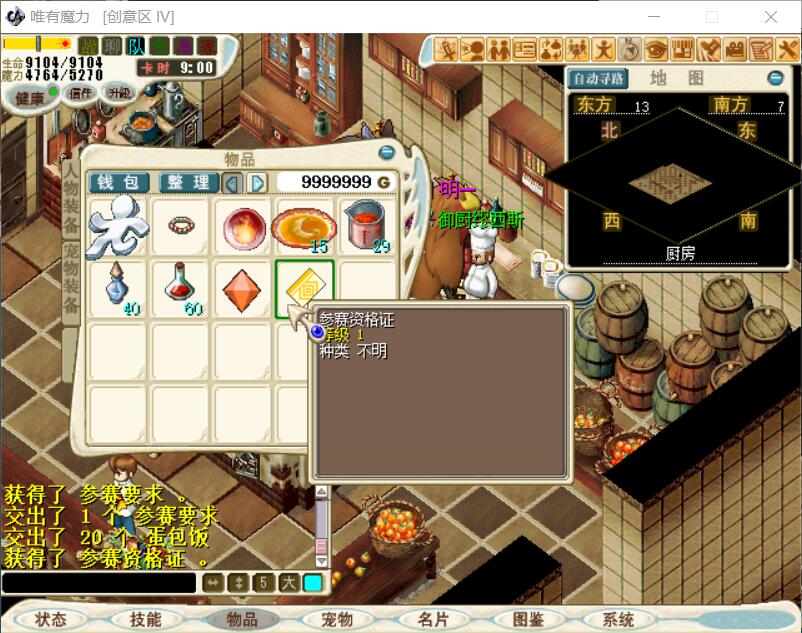Minimize the 物品 inventory panel
The width and height of the screenshot is (802, 633).
[x=387, y=153]
